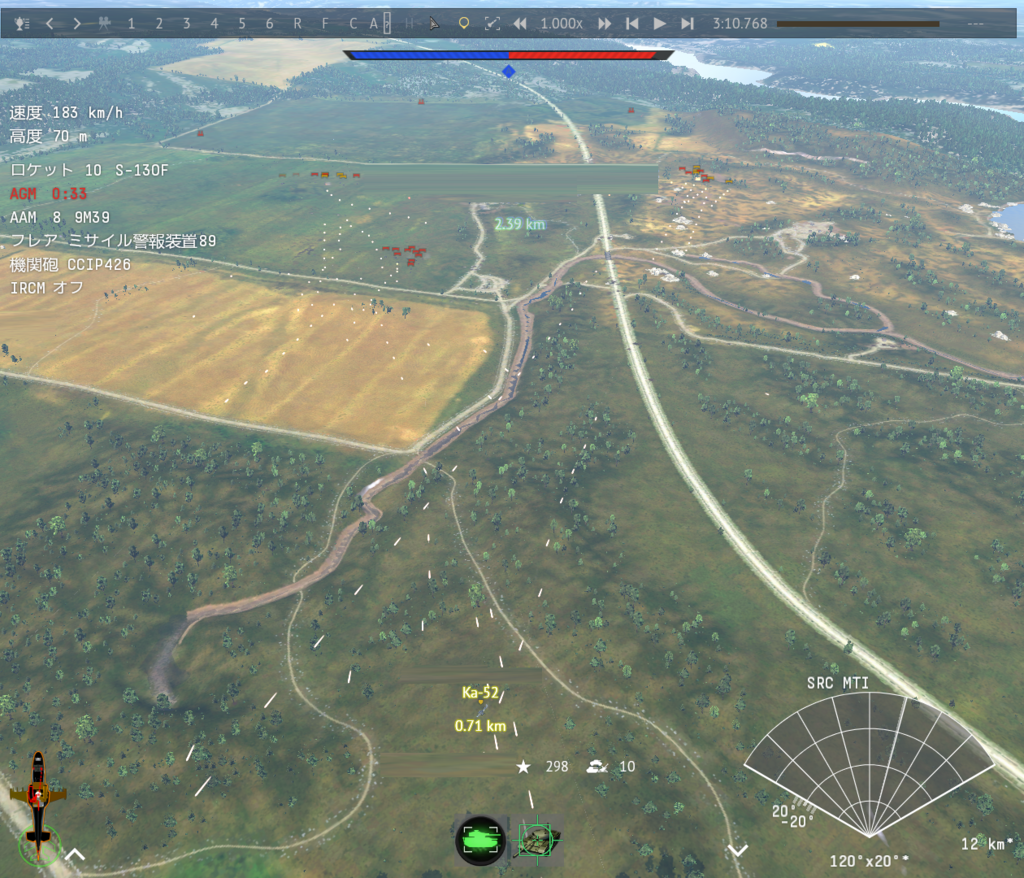
Task: Choose the F camera mode
Action: click(325, 23)
